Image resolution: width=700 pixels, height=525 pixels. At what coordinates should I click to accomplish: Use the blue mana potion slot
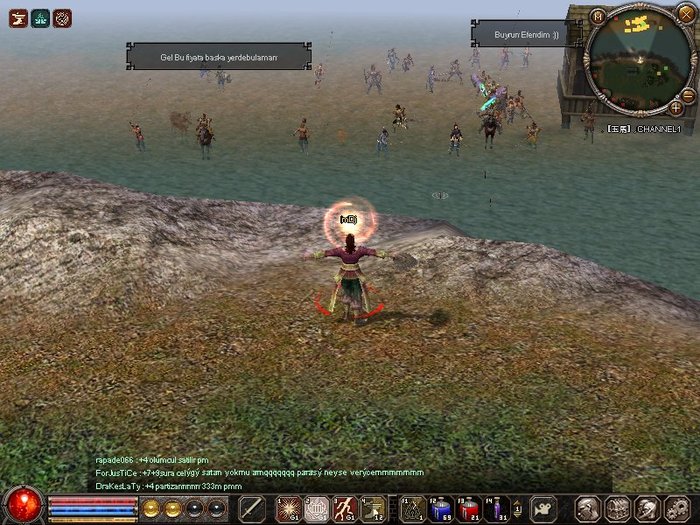click(x=440, y=508)
